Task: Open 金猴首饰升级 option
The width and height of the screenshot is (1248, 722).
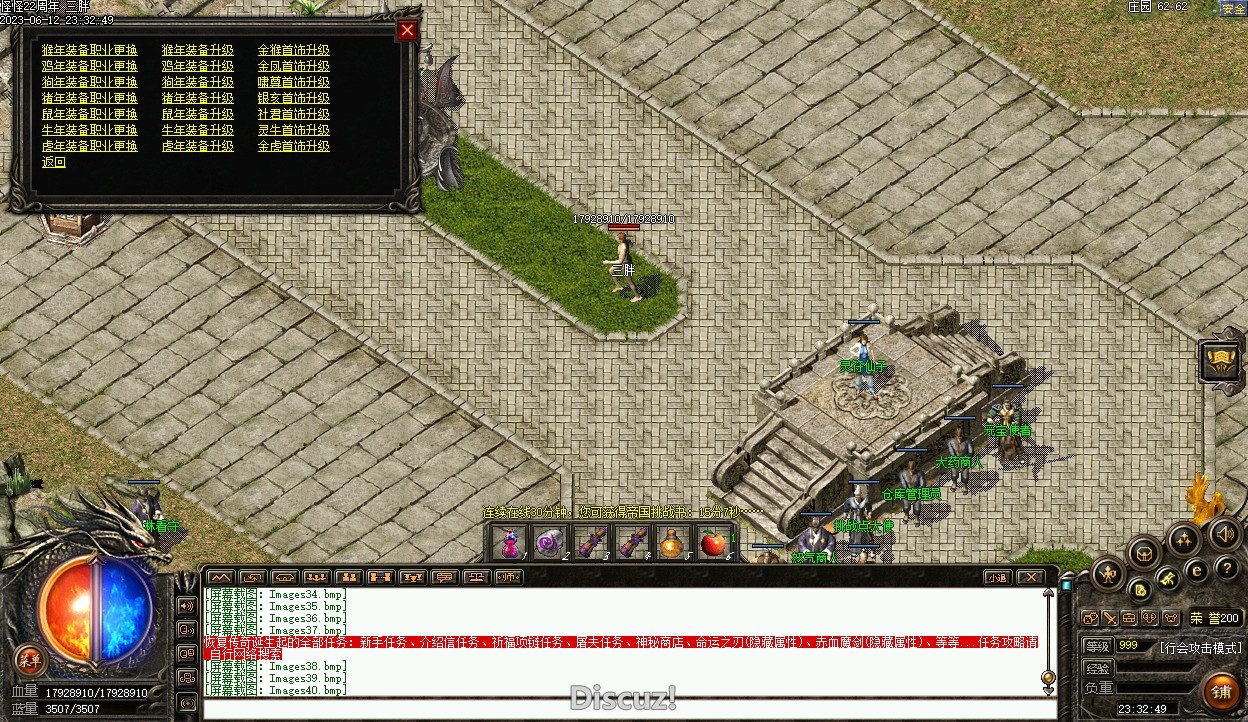Action: click(293, 50)
